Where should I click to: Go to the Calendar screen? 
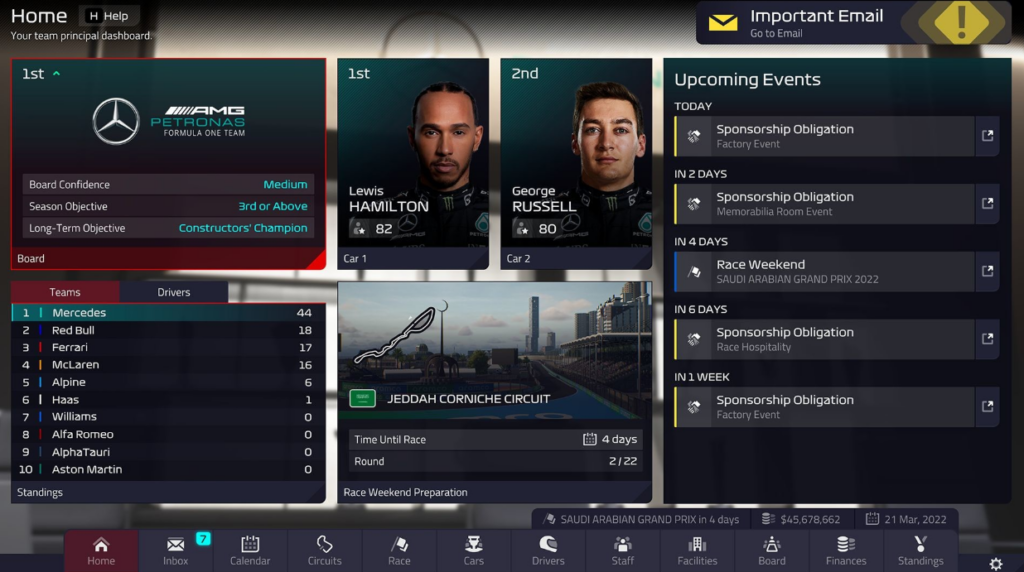click(250, 550)
